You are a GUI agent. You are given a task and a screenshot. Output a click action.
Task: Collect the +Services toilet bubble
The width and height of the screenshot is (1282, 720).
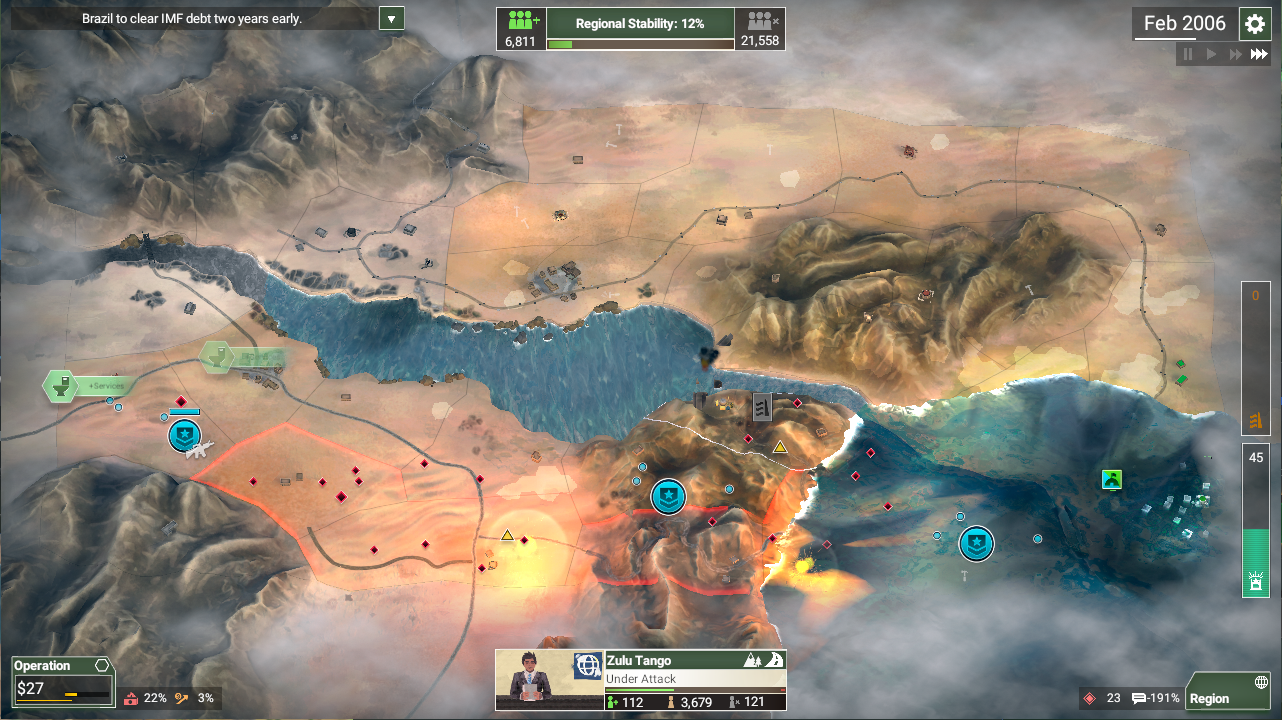pos(62,386)
